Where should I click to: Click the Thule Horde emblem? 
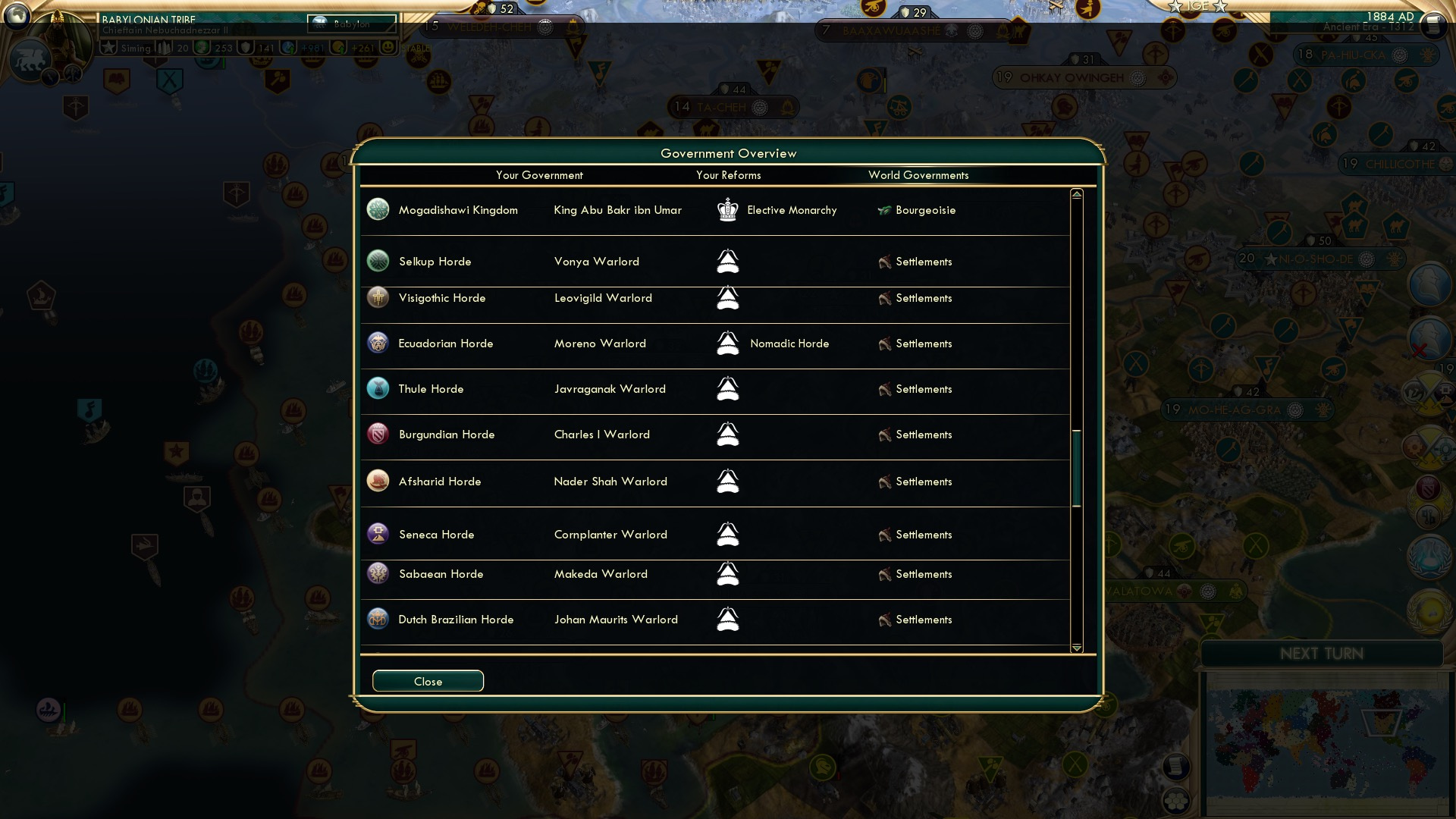point(378,388)
